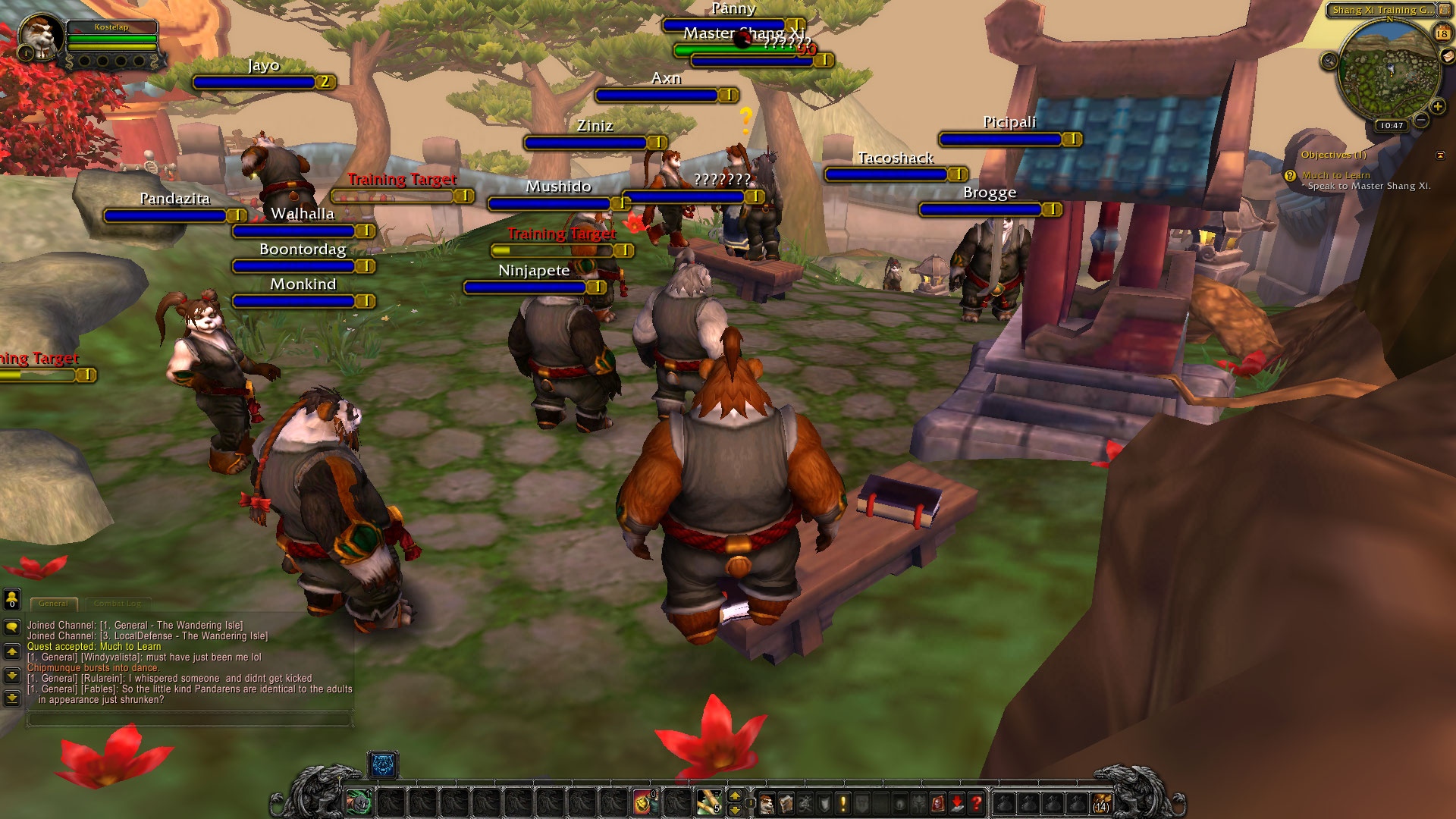Image resolution: width=1456 pixels, height=819 pixels.
Task: Activate the blue tiger stance icon
Action: pos(383,765)
